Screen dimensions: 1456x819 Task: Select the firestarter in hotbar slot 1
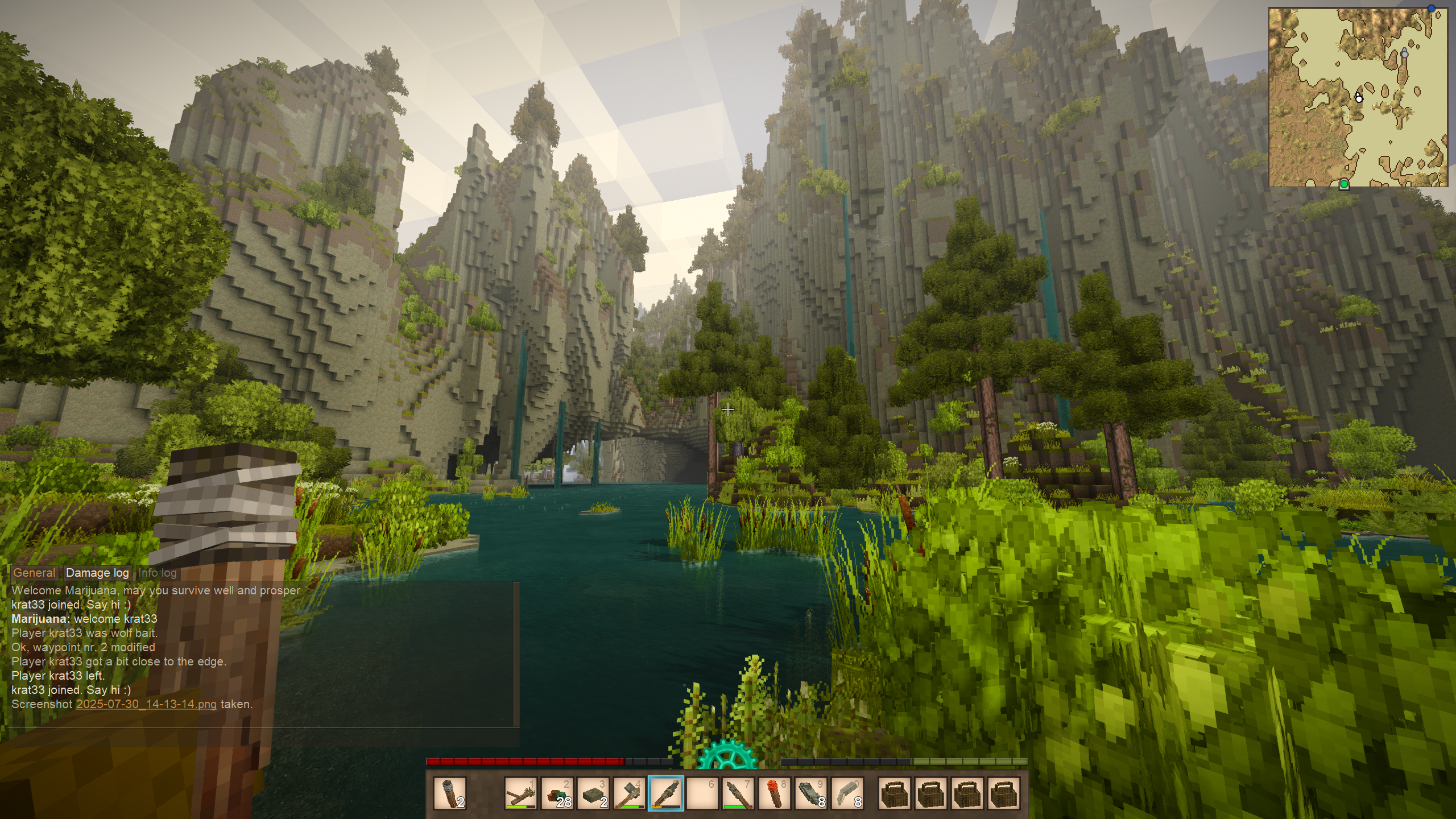coord(521,793)
